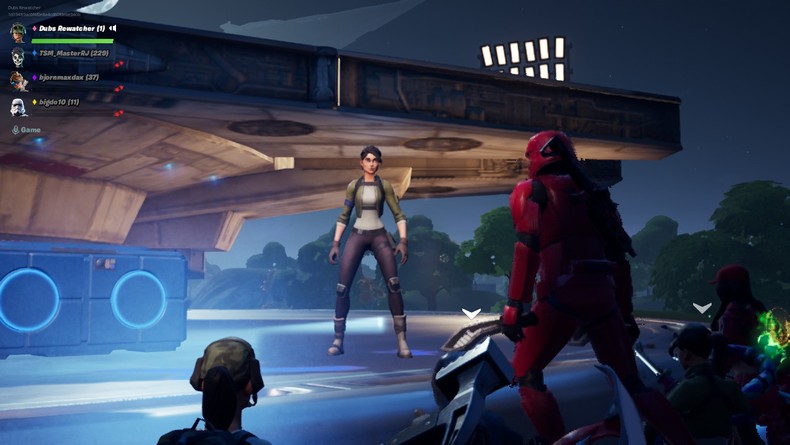
Task: Select squad member bjornmaxdax
Action: 68,77
